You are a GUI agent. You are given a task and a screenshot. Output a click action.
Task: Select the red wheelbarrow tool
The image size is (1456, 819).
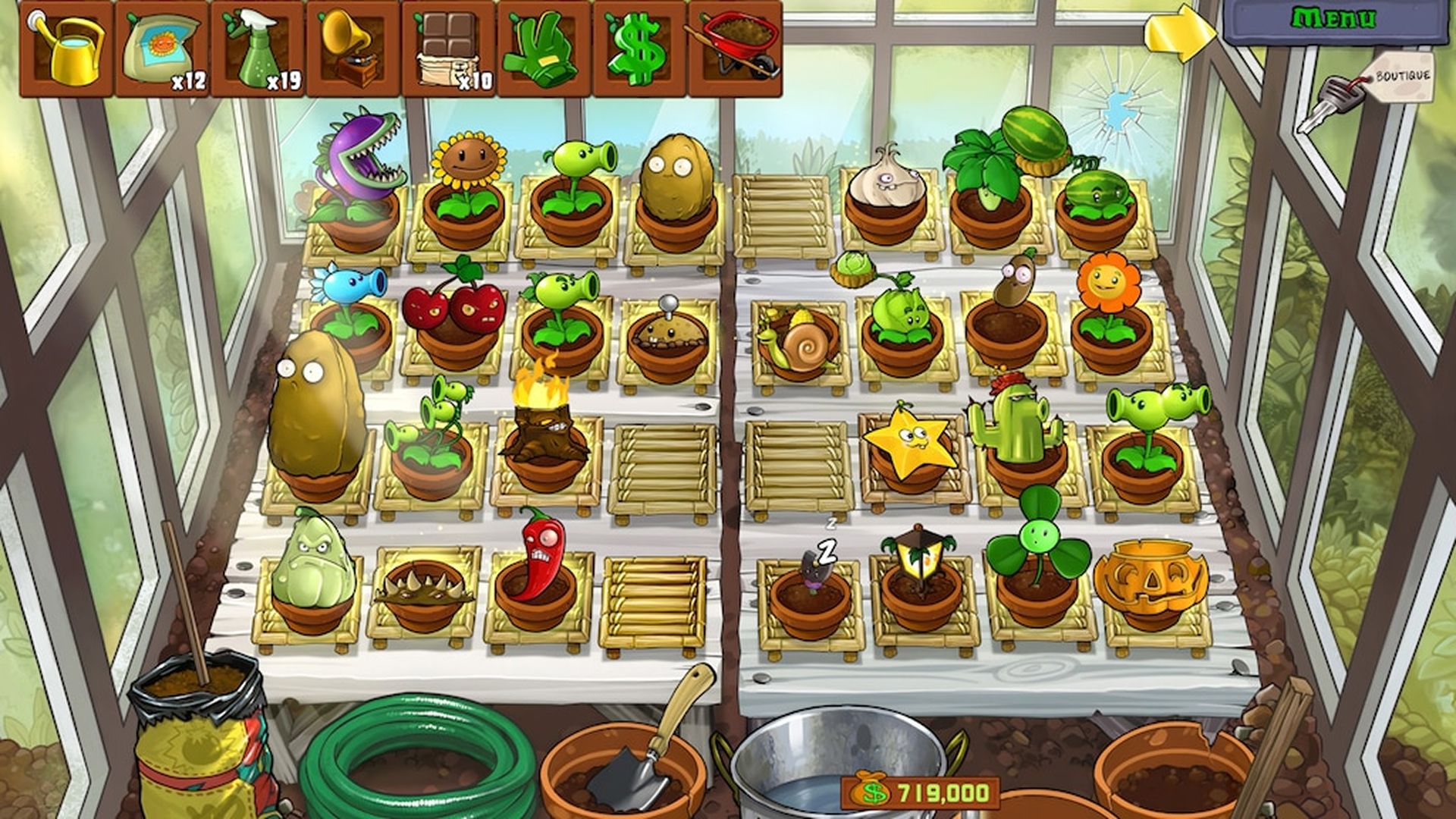click(x=734, y=49)
